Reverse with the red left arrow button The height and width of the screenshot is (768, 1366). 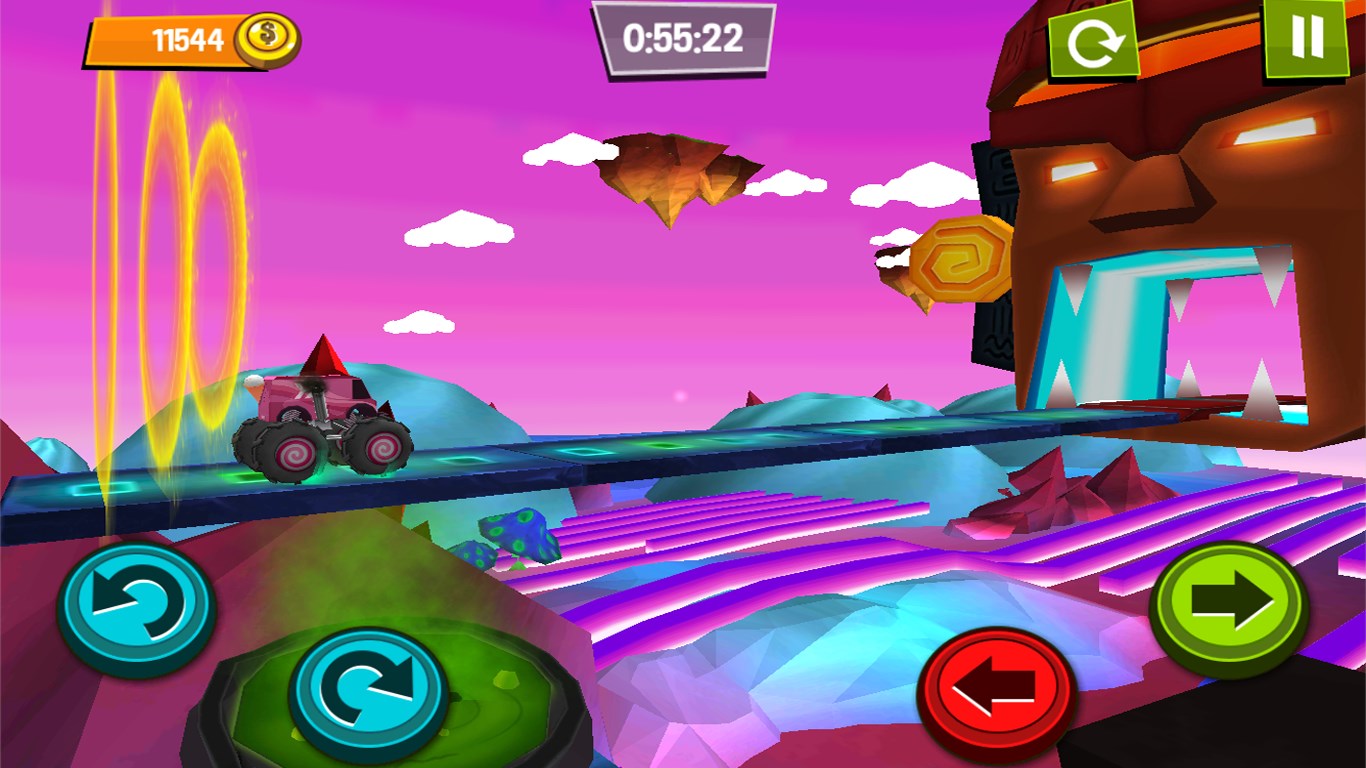click(996, 688)
